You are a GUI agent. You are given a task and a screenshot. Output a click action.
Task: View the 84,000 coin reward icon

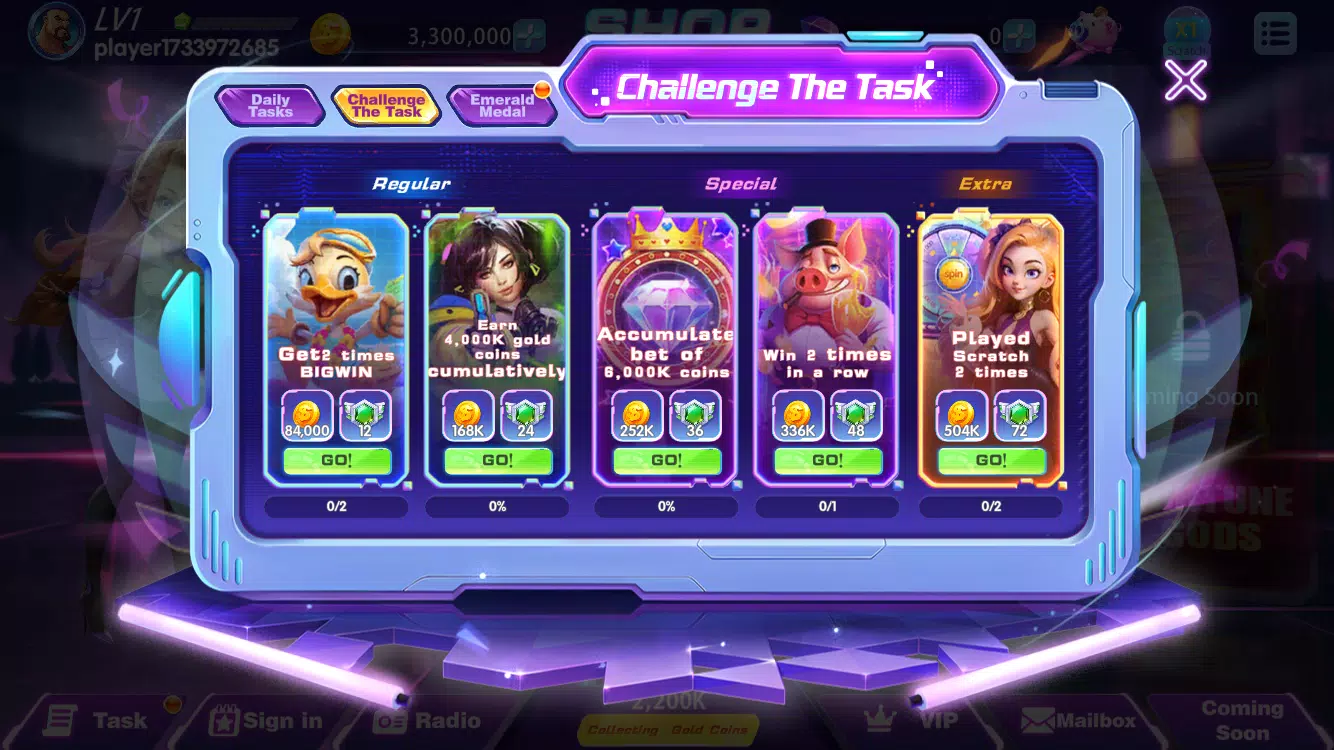pos(307,416)
